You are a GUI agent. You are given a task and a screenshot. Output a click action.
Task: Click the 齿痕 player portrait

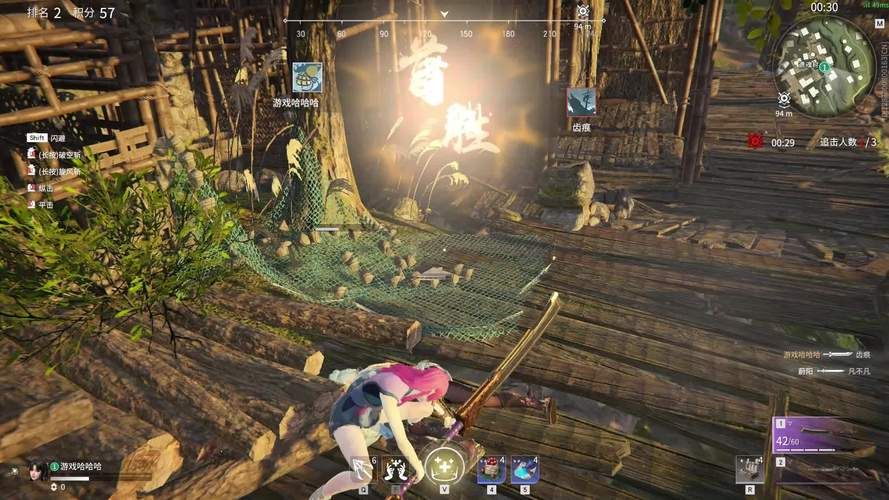(x=581, y=102)
